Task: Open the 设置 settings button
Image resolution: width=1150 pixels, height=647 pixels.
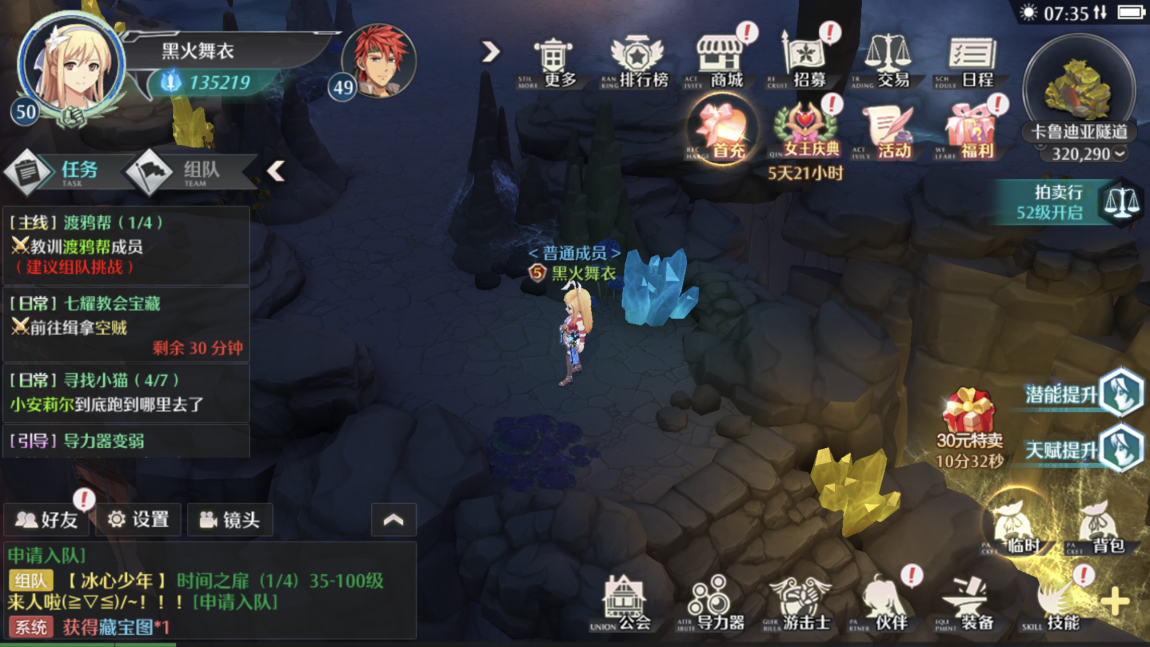Action: point(138,520)
